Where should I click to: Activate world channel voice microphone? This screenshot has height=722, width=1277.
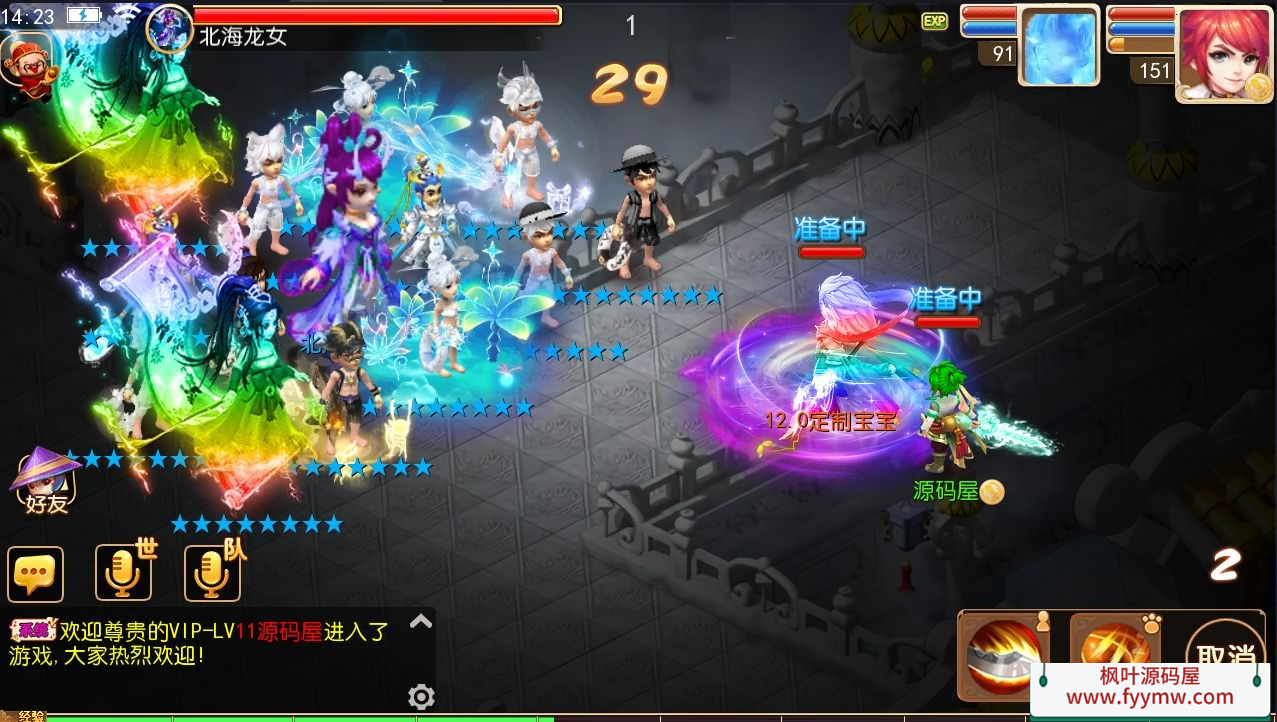pyautogui.click(x=124, y=573)
